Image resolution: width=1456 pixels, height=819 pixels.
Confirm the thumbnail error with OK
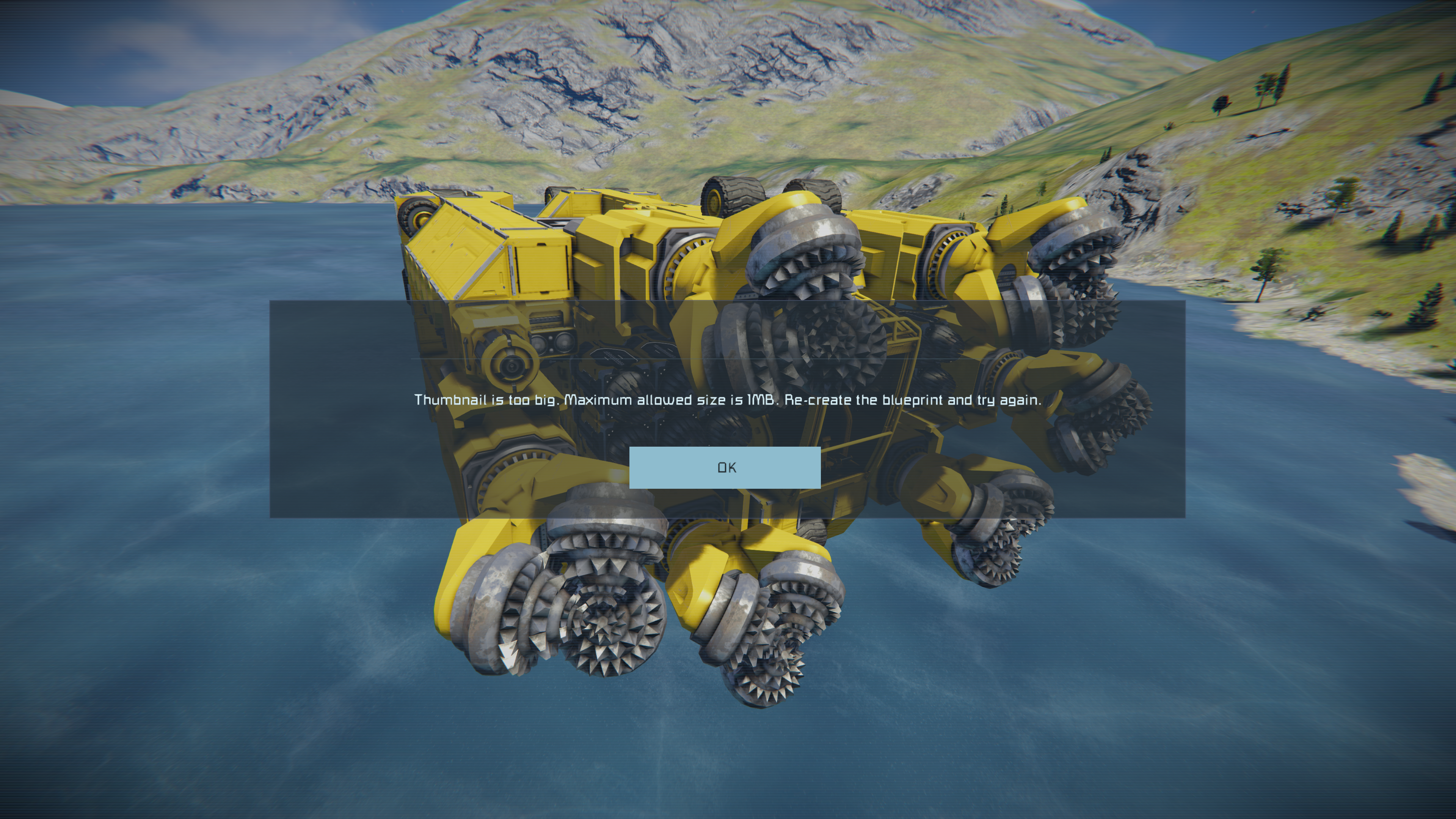(725, 468)
